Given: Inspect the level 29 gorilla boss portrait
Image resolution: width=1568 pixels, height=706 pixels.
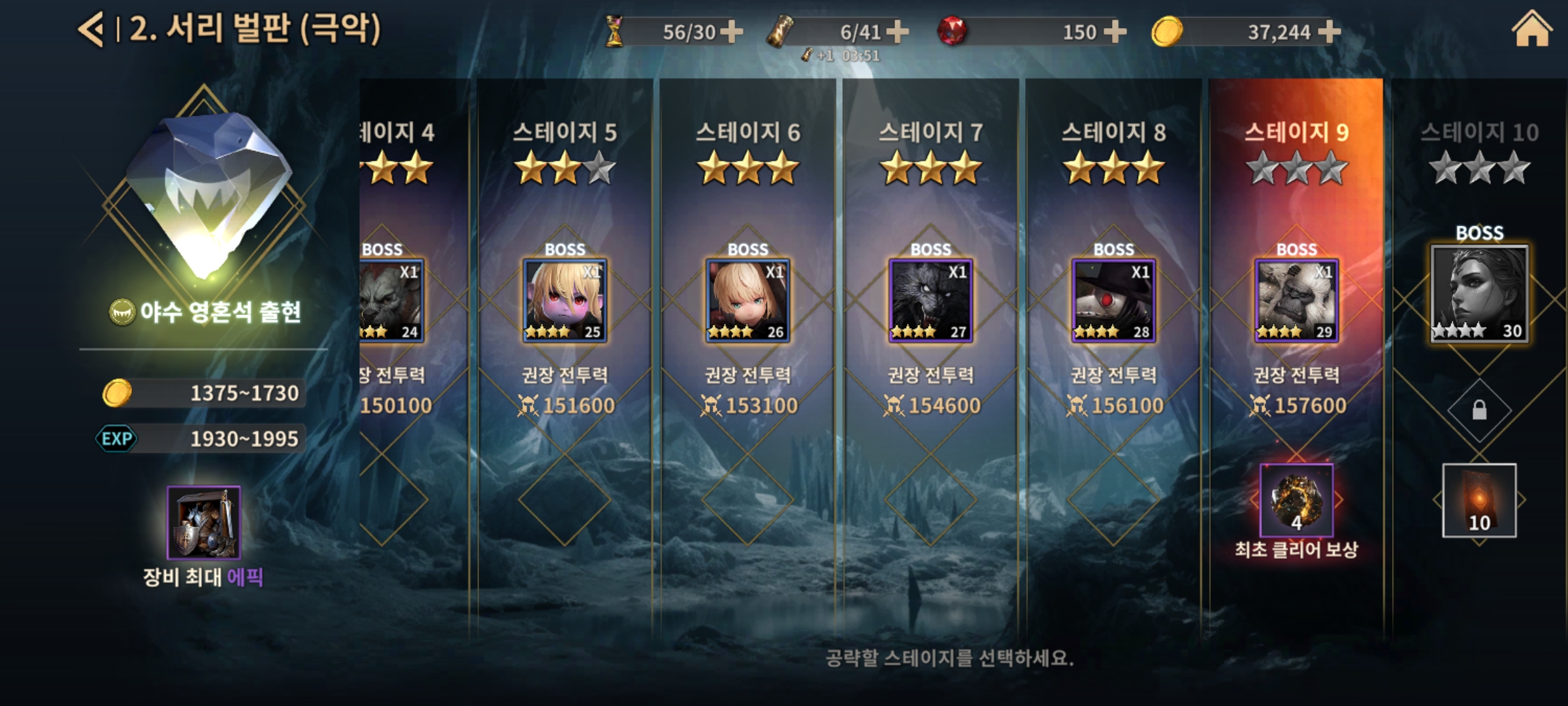Looking at the screenshot, I should pos(1297,301).
